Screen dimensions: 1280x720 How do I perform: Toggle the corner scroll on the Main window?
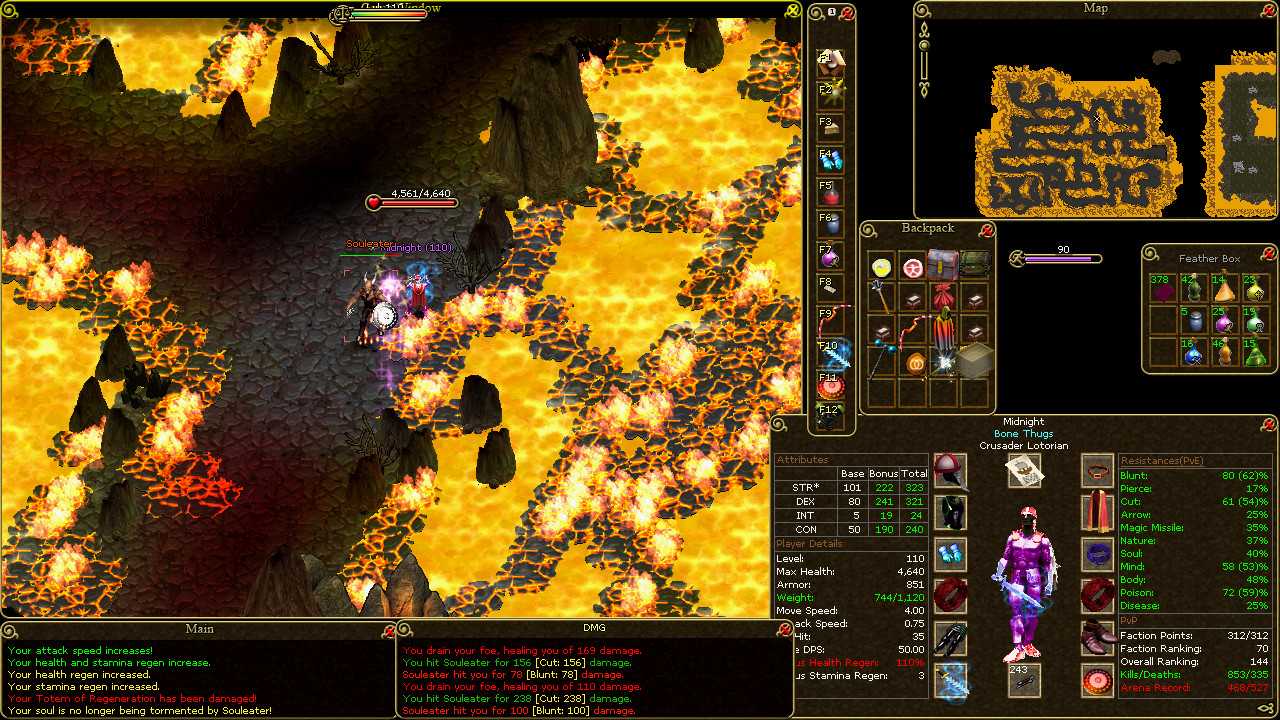(x=9, y=630)
